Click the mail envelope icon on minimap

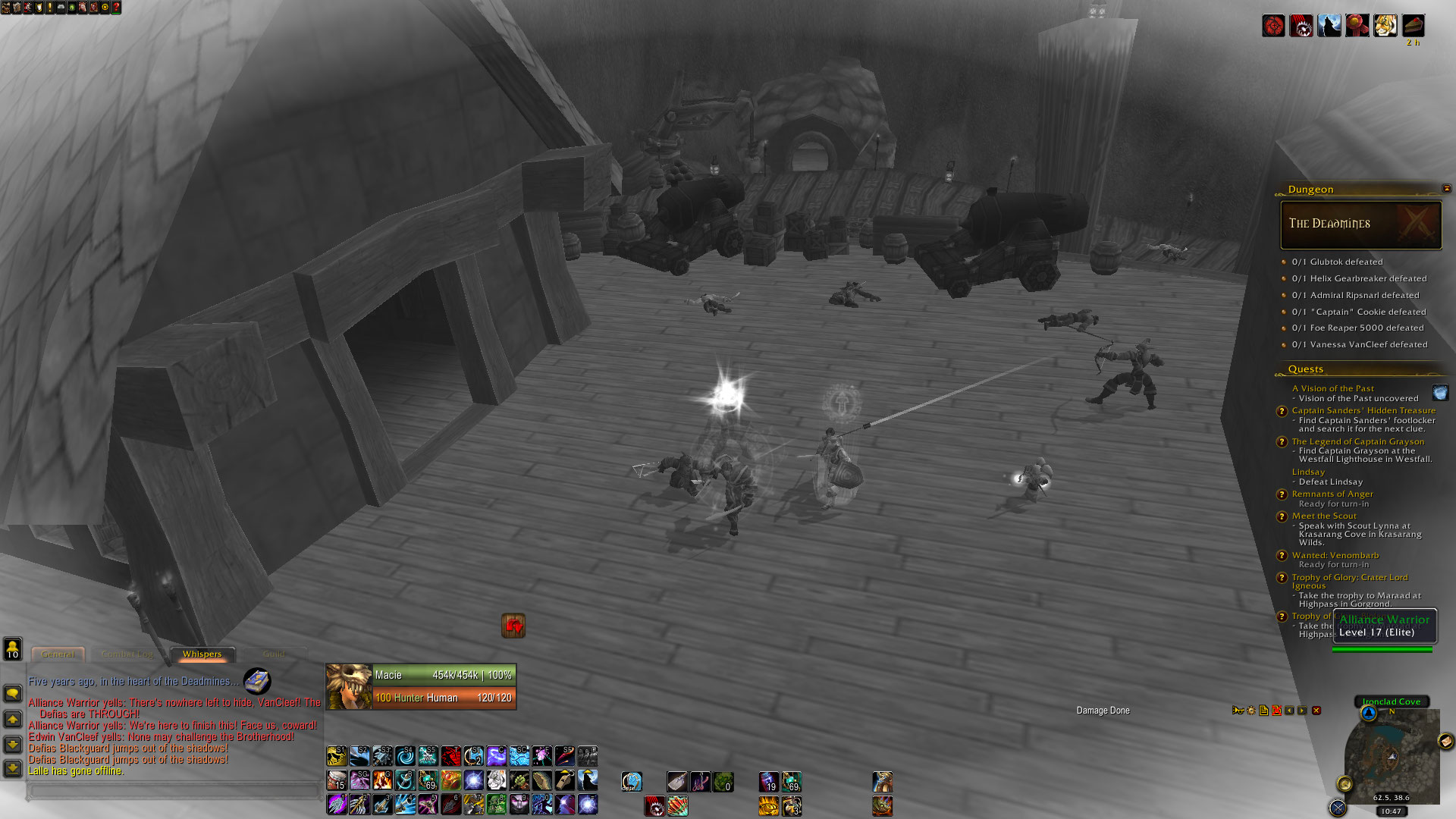pyautogui.click(x=1445, y=741)
